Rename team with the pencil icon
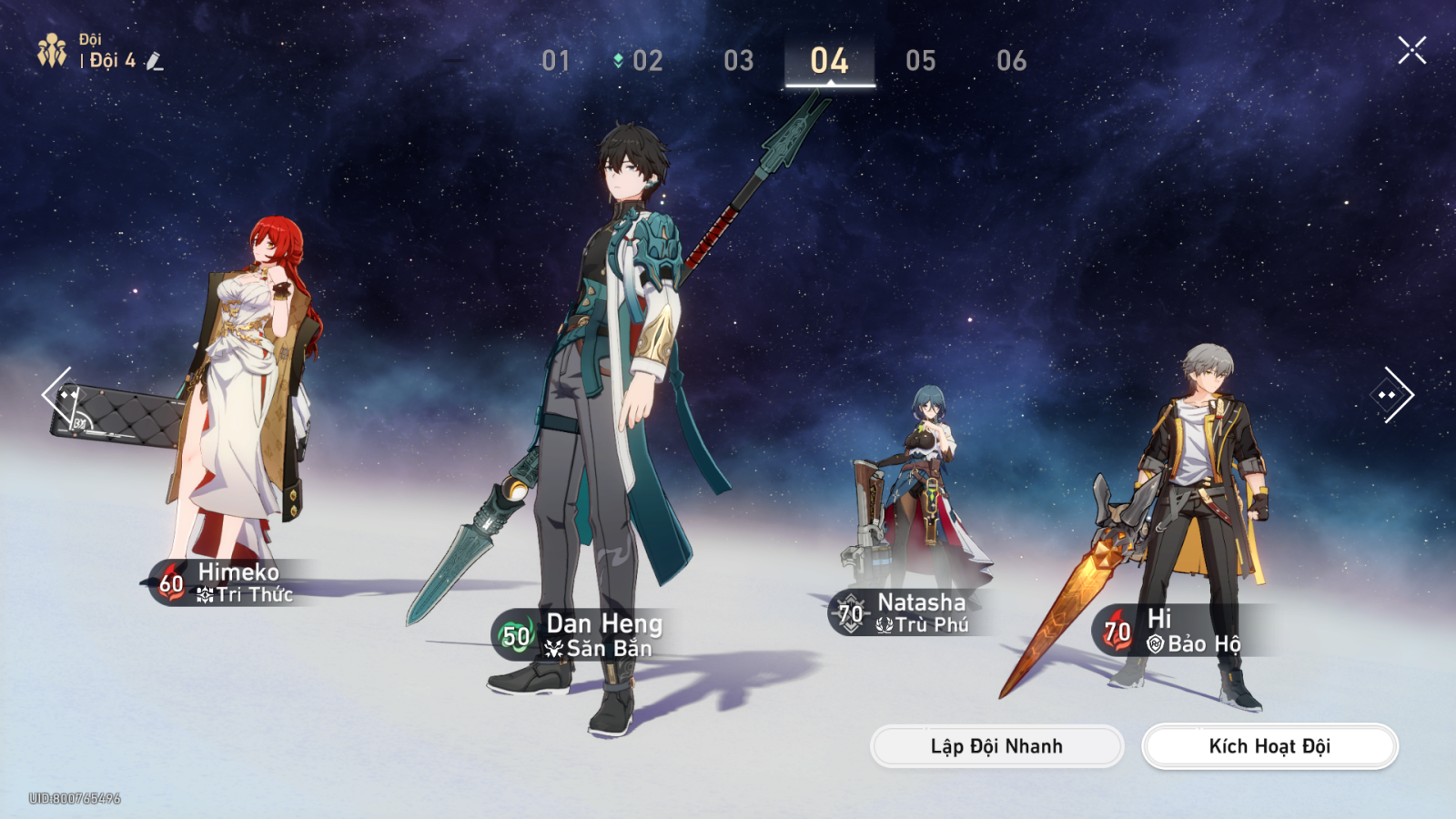This screenshot has height=819, width=1456. (x=155, y=61)
